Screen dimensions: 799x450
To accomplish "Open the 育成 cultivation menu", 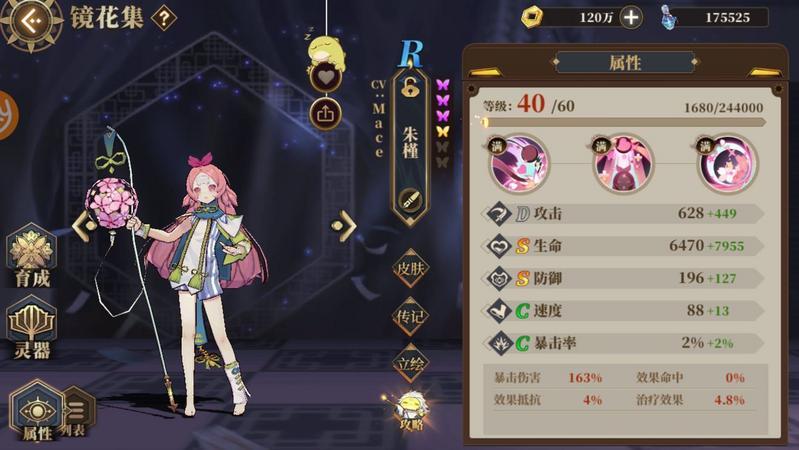I will [x=32, y=259].
